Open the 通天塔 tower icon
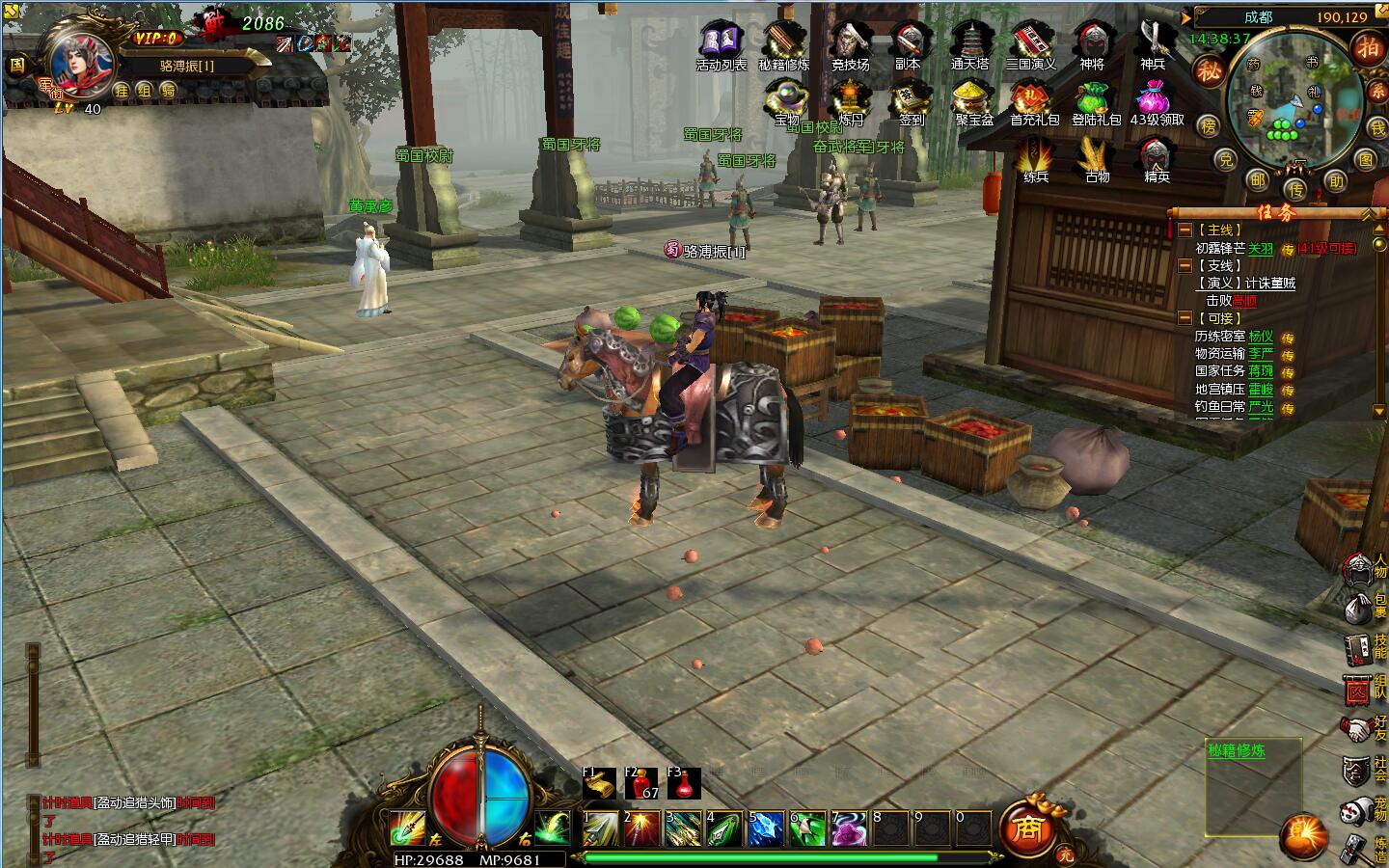The height and width of the screenshot is (868, 1389). (969, 43)
